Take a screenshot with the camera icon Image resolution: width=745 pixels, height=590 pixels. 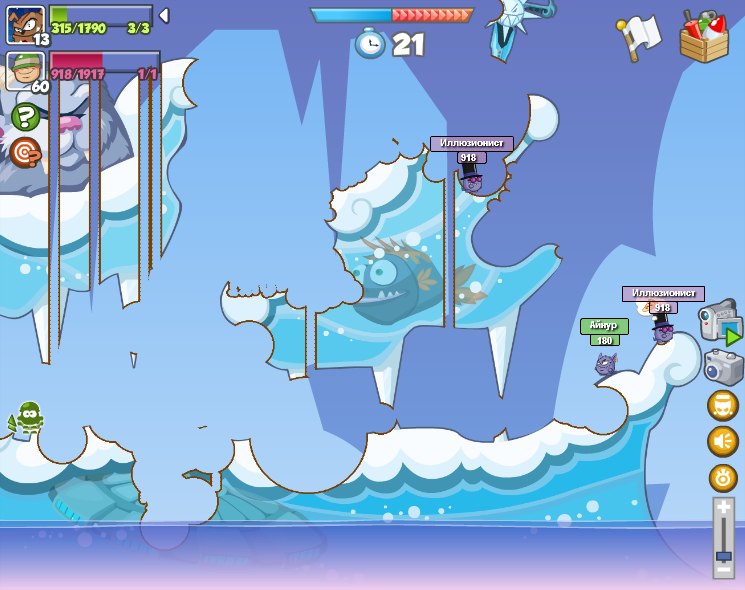722,366
